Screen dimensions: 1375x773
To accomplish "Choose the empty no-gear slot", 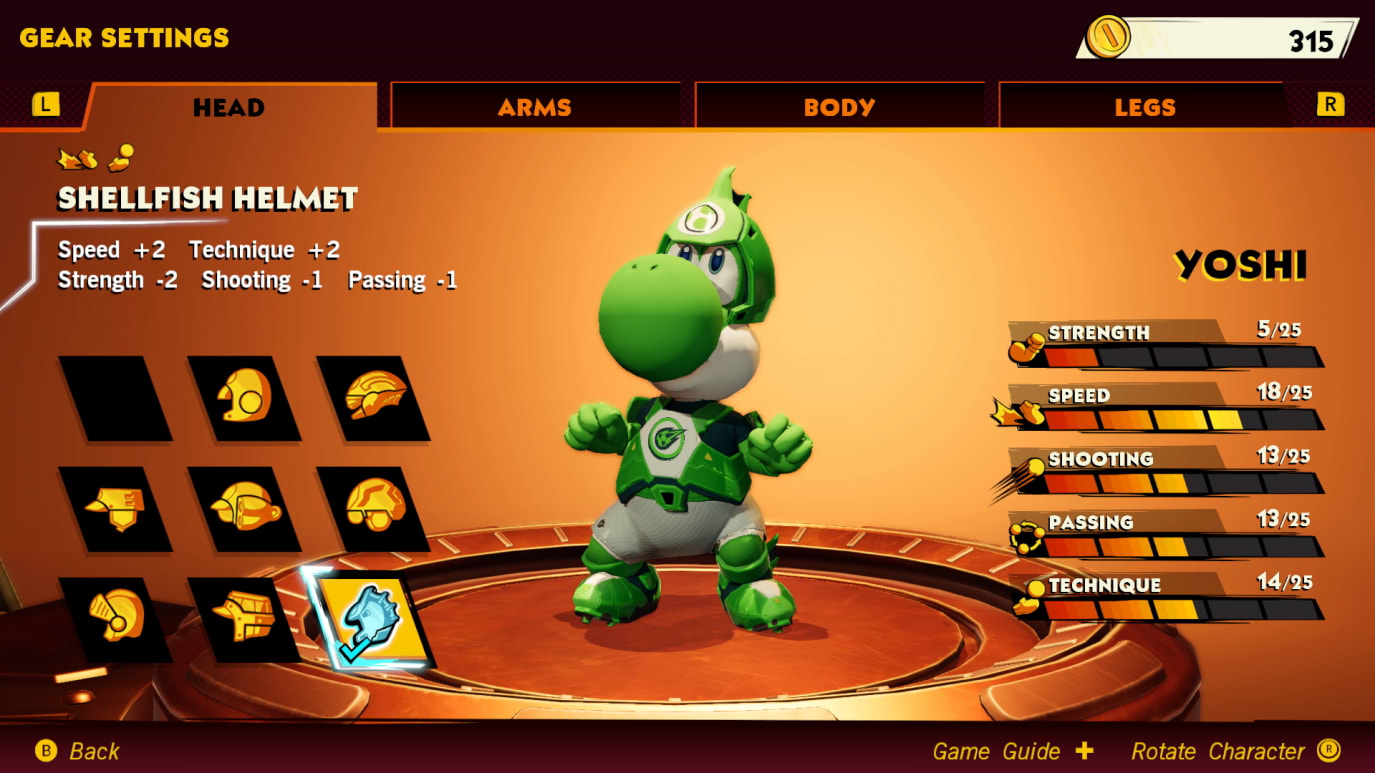I will (x=115, y=398).
